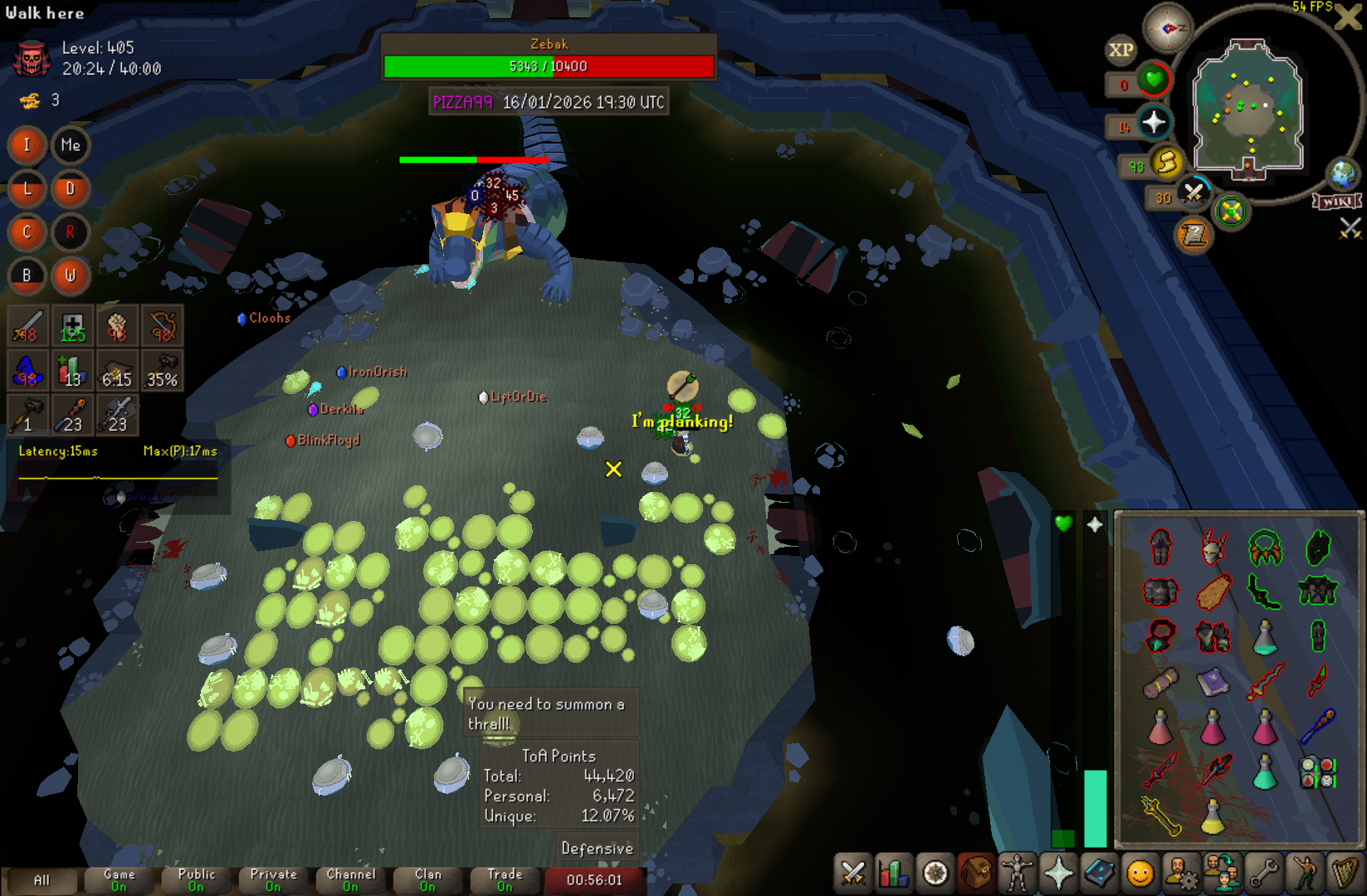Click the compass to face north

(x=1168, y=28)
